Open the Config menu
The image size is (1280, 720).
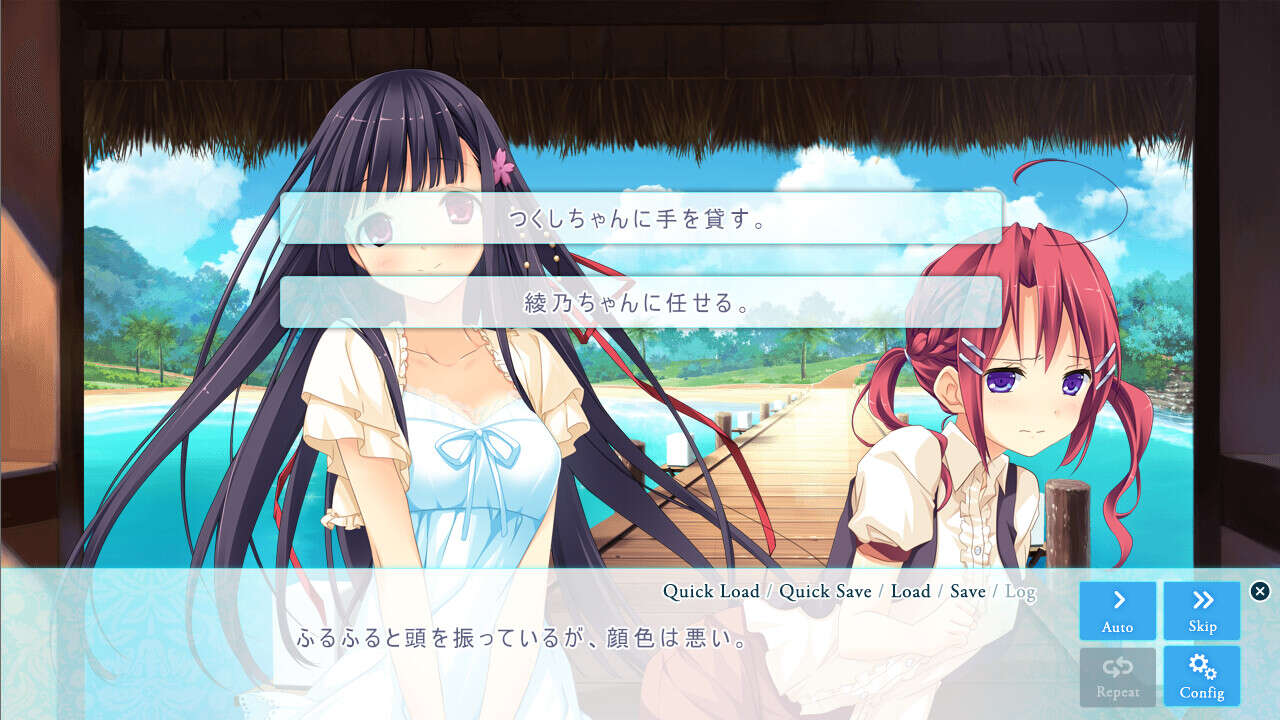[1201, 676]
